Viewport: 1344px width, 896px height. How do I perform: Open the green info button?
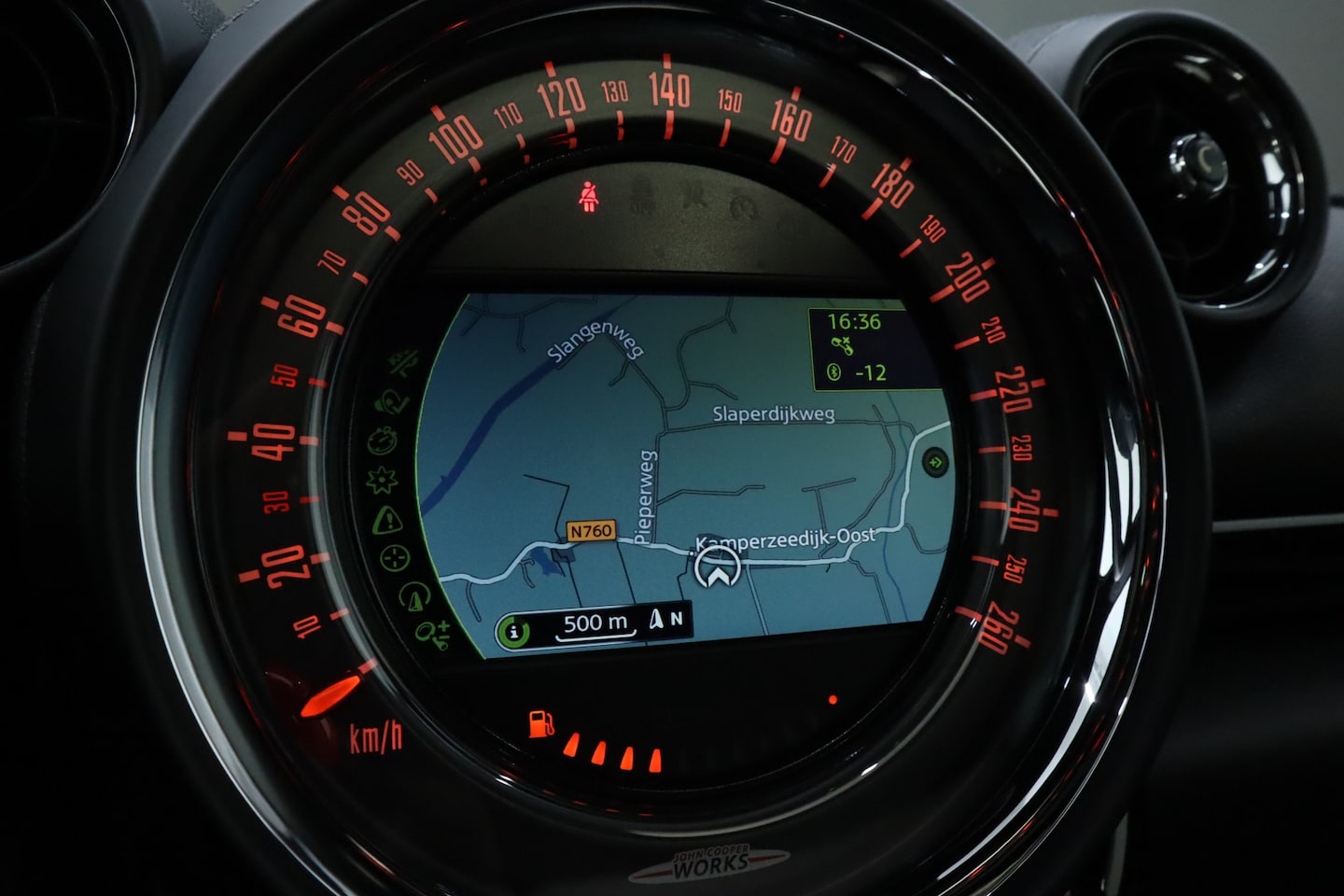tap(512, 631)
